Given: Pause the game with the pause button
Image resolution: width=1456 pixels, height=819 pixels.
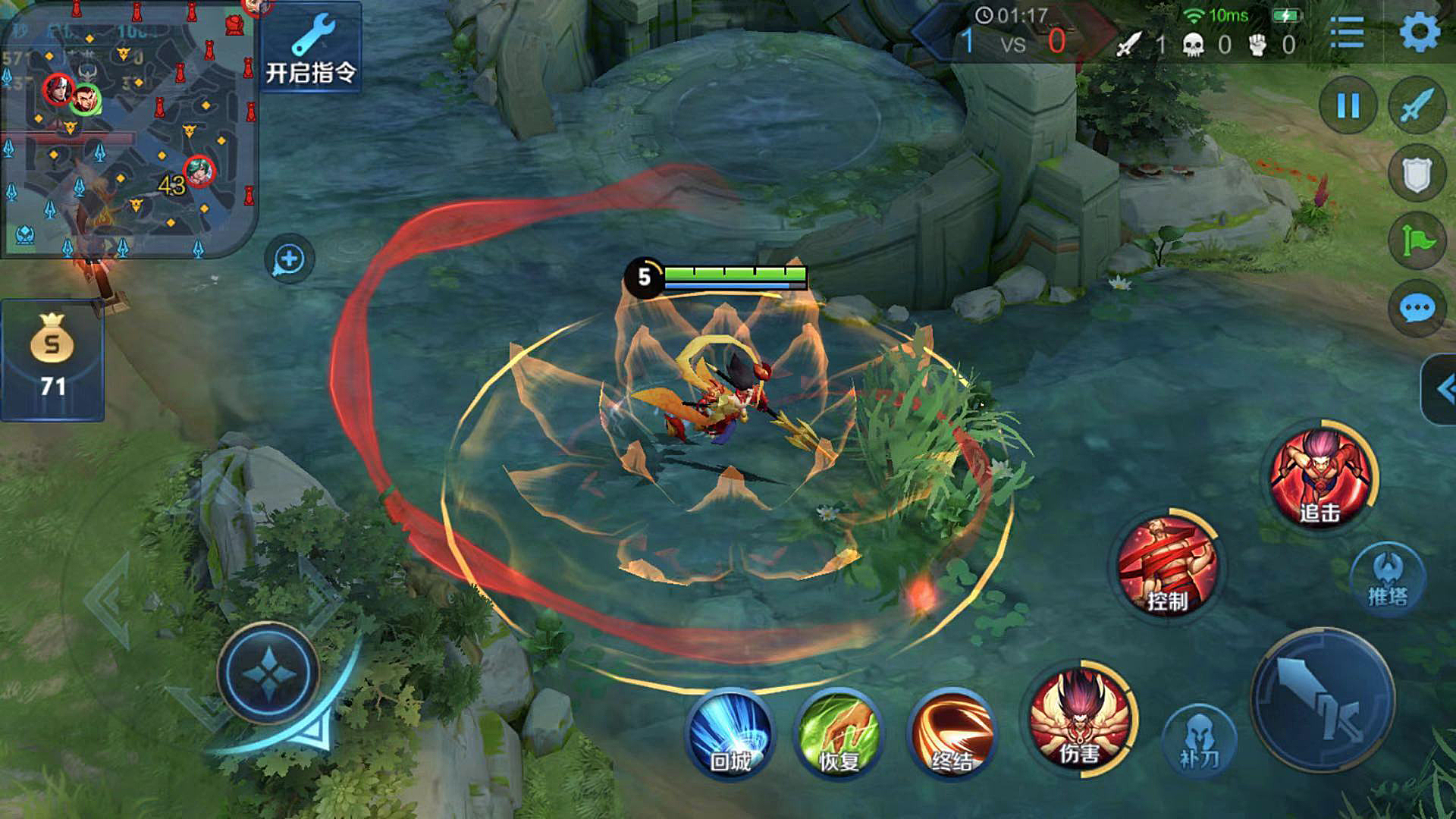Looking at the screenshot, I should click(x=1348, y=106).
